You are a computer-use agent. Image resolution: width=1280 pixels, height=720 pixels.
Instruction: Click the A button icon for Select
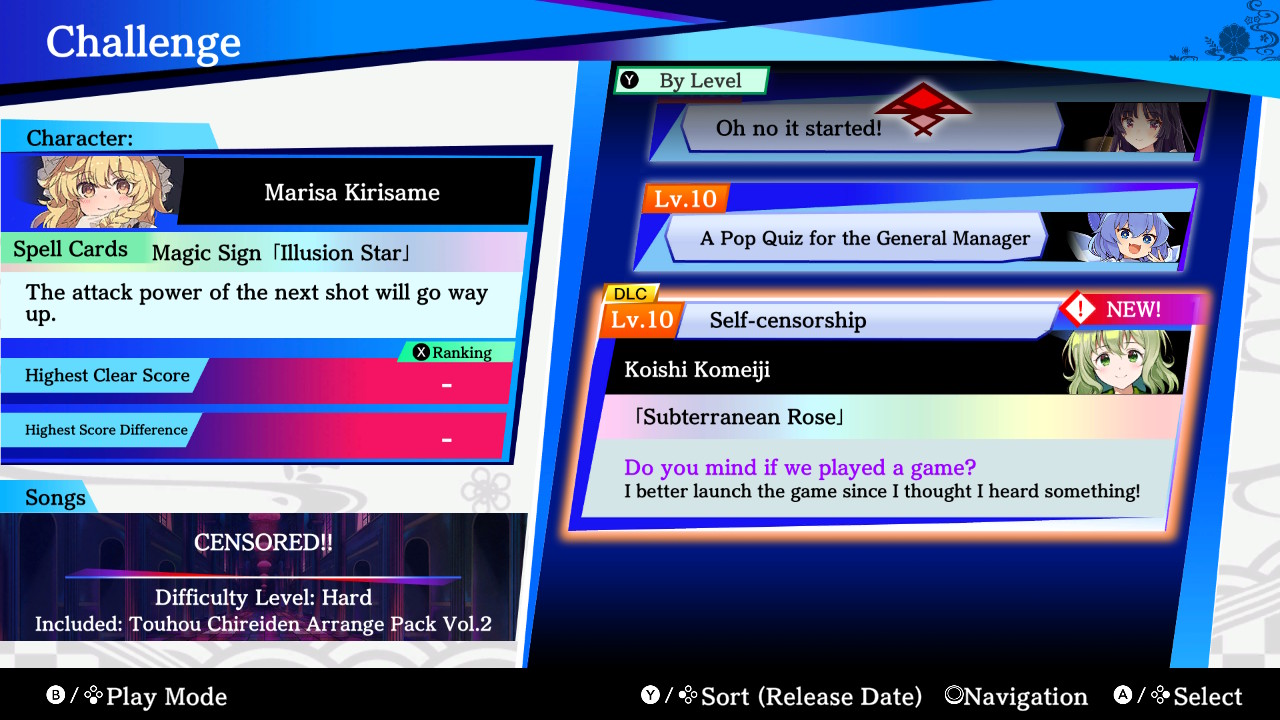point(1123,696)
